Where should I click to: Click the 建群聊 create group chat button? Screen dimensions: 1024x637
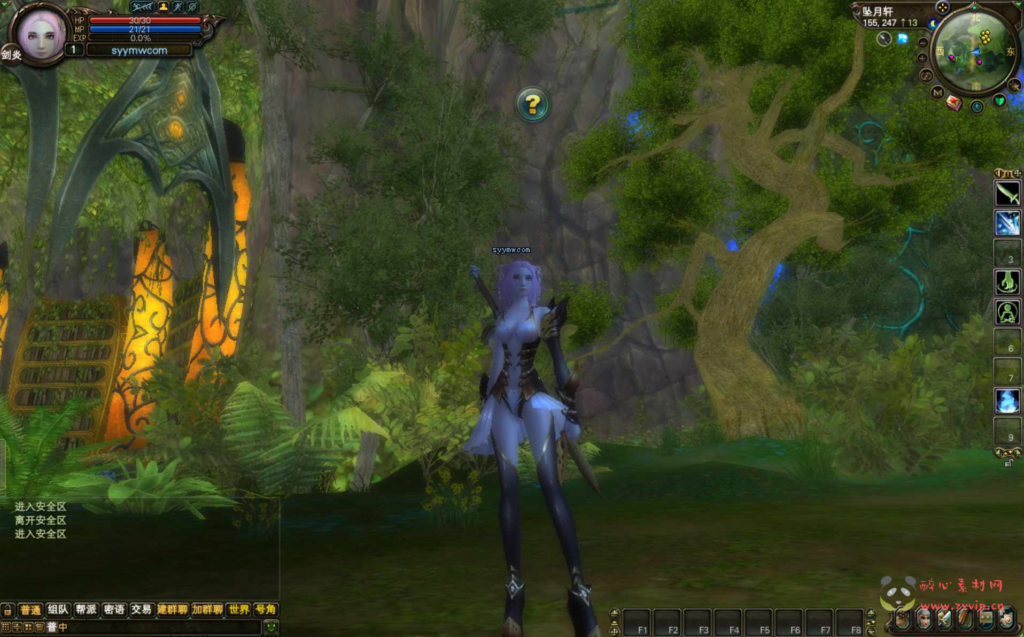pos(172,609)
